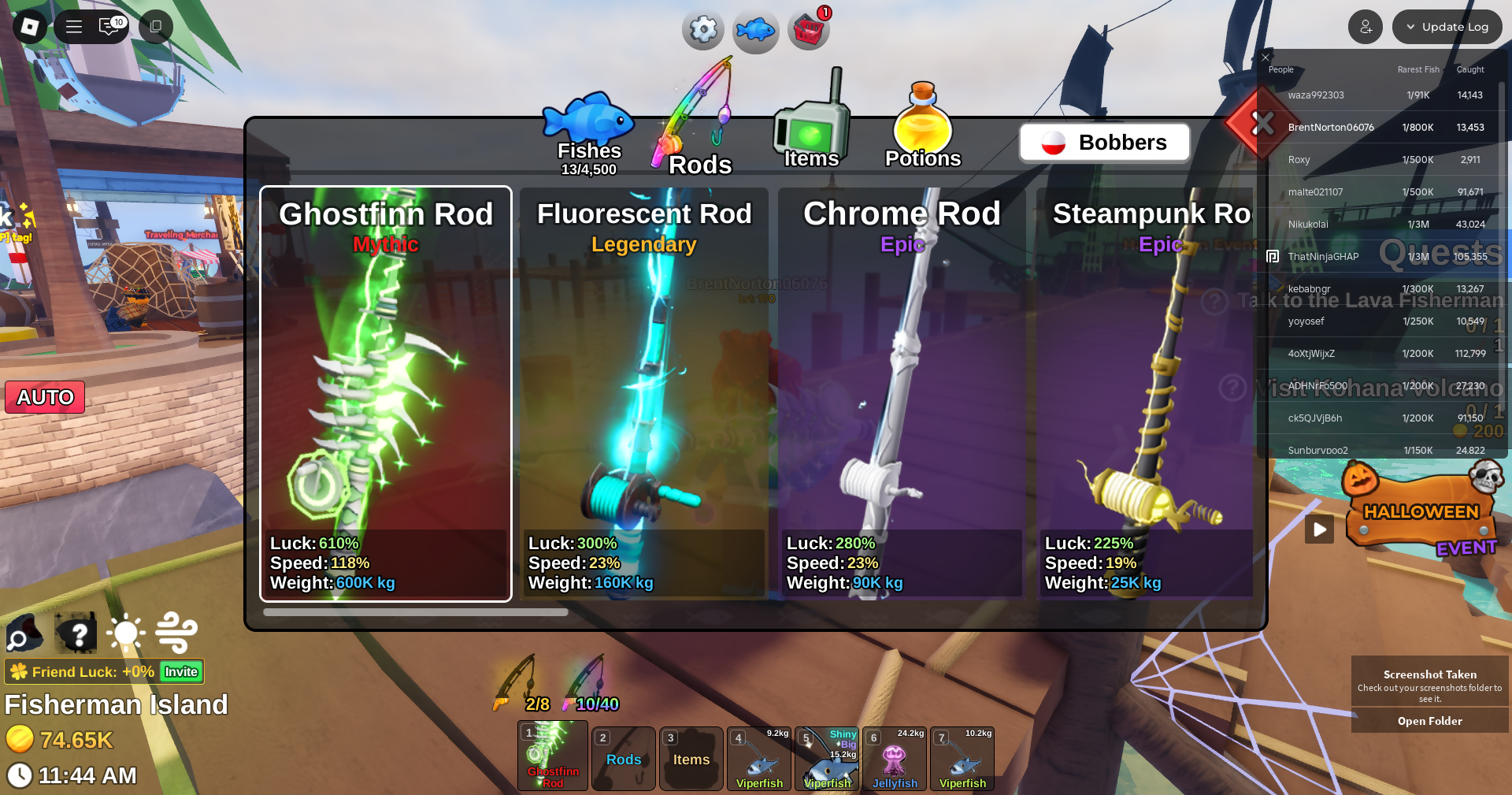This screenshot has width=1512, height=795.
Task: Choose the Fluorescent Rod card
Action: 644,394
